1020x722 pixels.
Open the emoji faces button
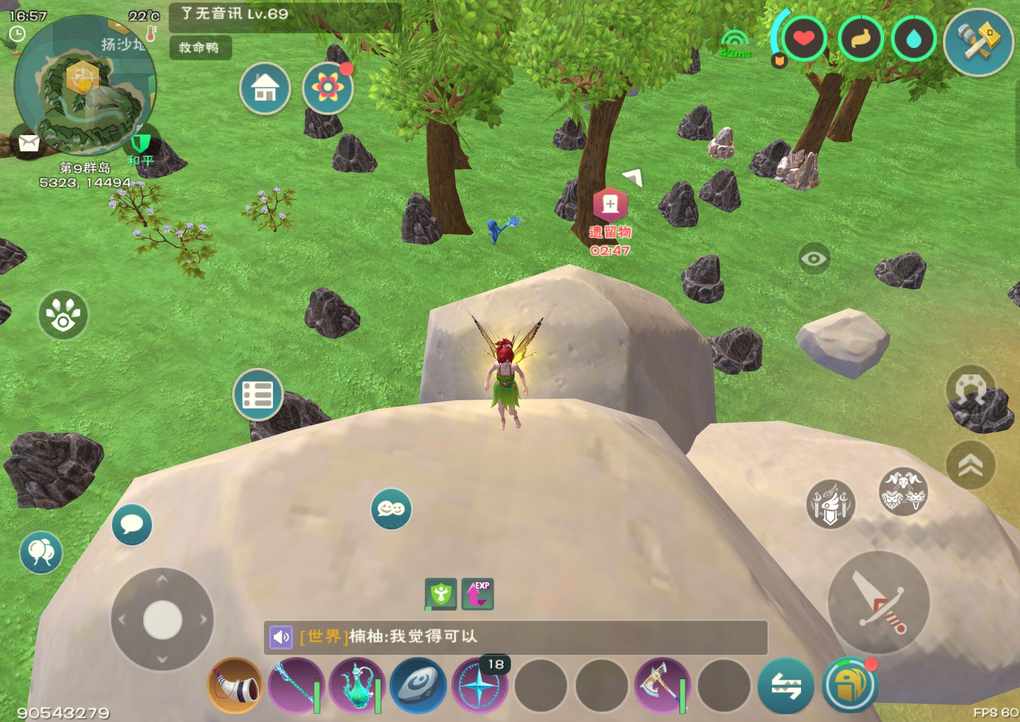pyautogui.click(x=391, y=509)
